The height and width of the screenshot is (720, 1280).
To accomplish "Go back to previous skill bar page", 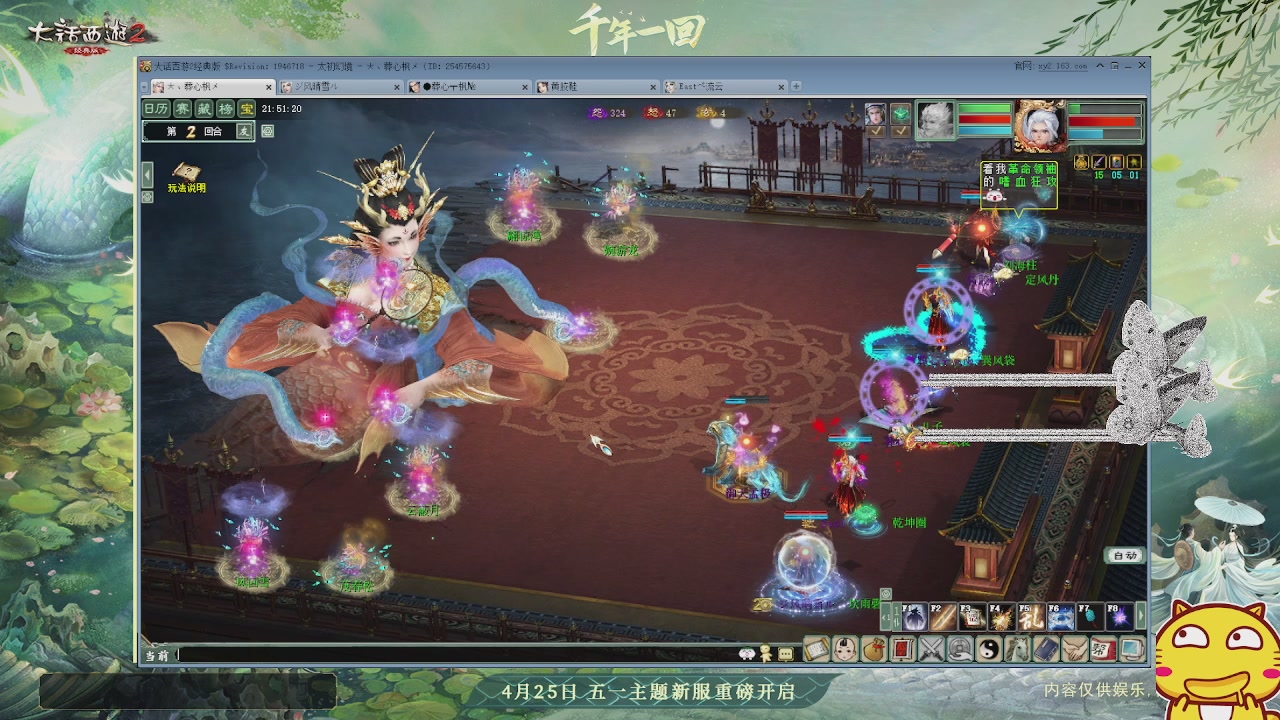I will tap(885, 616).
